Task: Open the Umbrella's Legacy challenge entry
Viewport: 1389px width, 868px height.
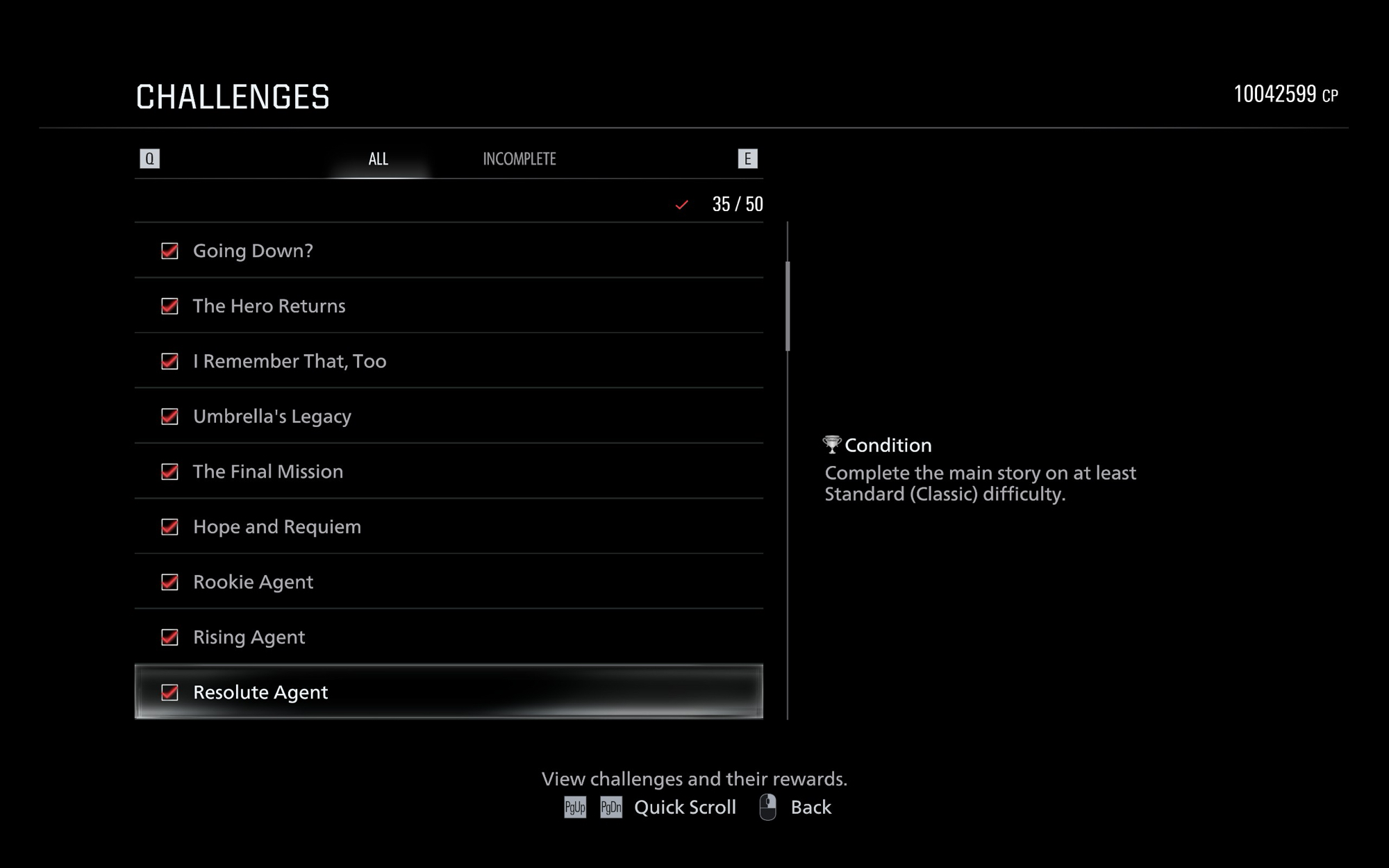Action: click(x=449, y=417)
